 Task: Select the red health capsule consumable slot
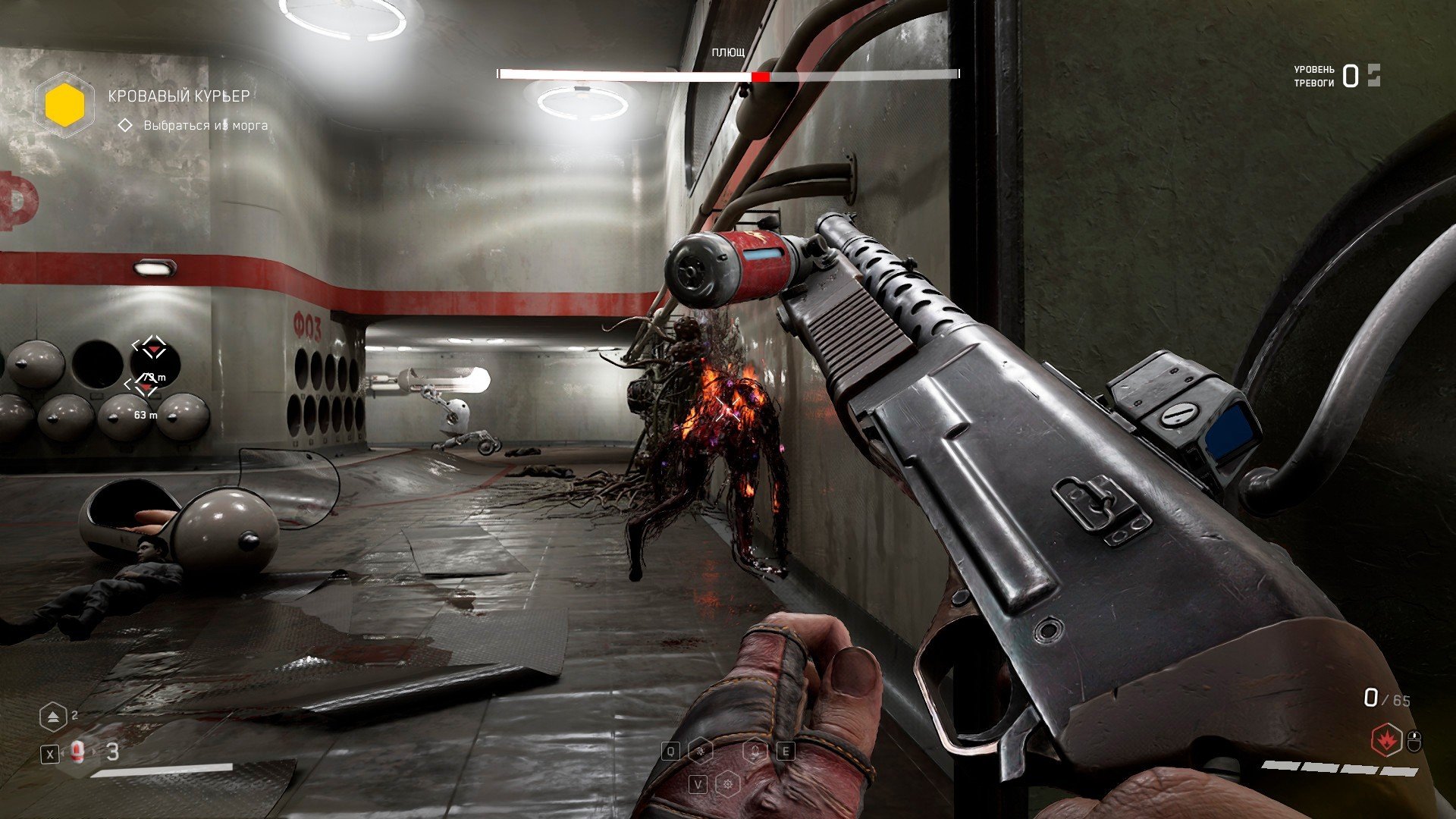pos(77,752)
